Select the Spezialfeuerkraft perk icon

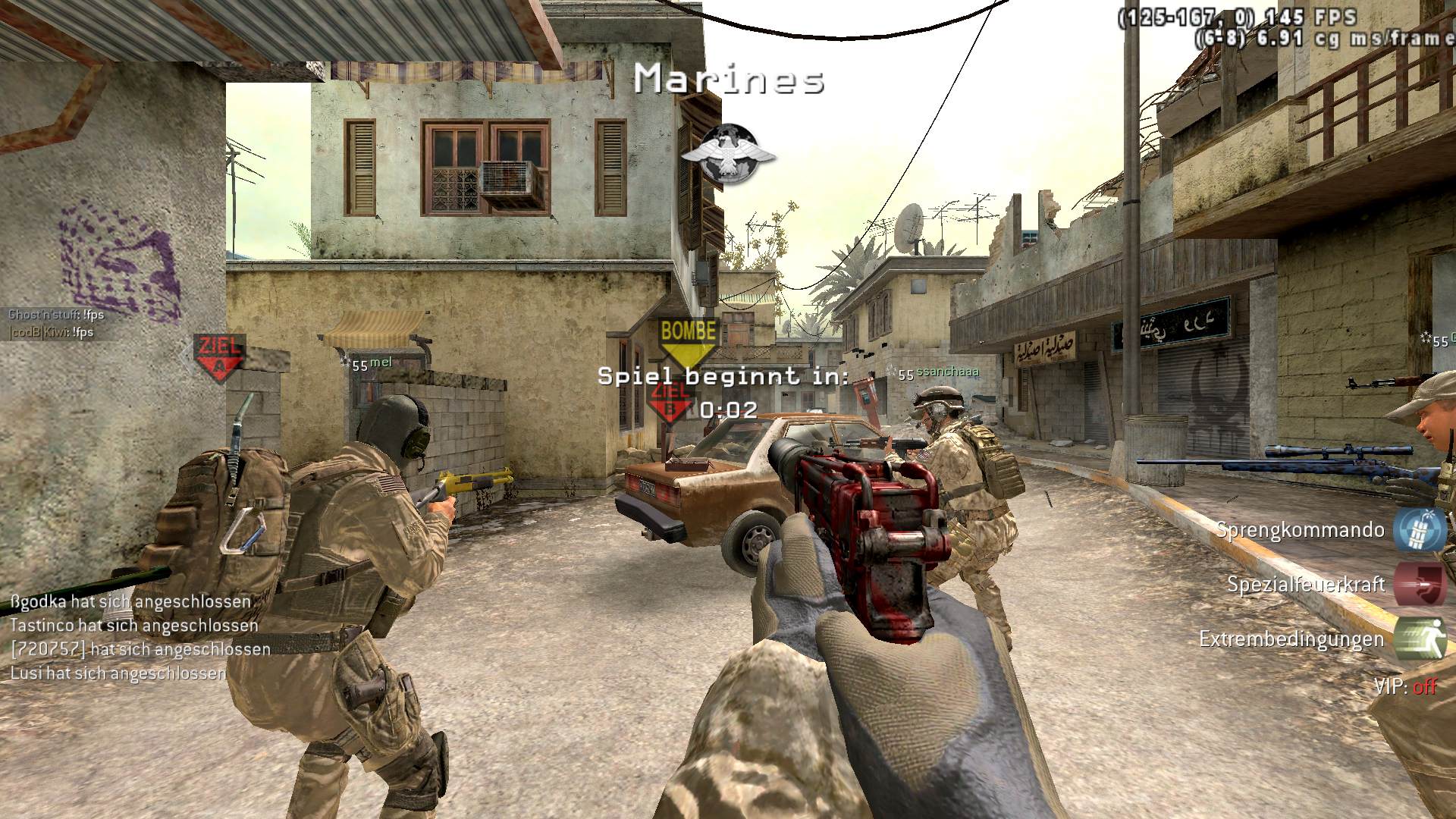pyautogui.click(x=1420, y=583)
